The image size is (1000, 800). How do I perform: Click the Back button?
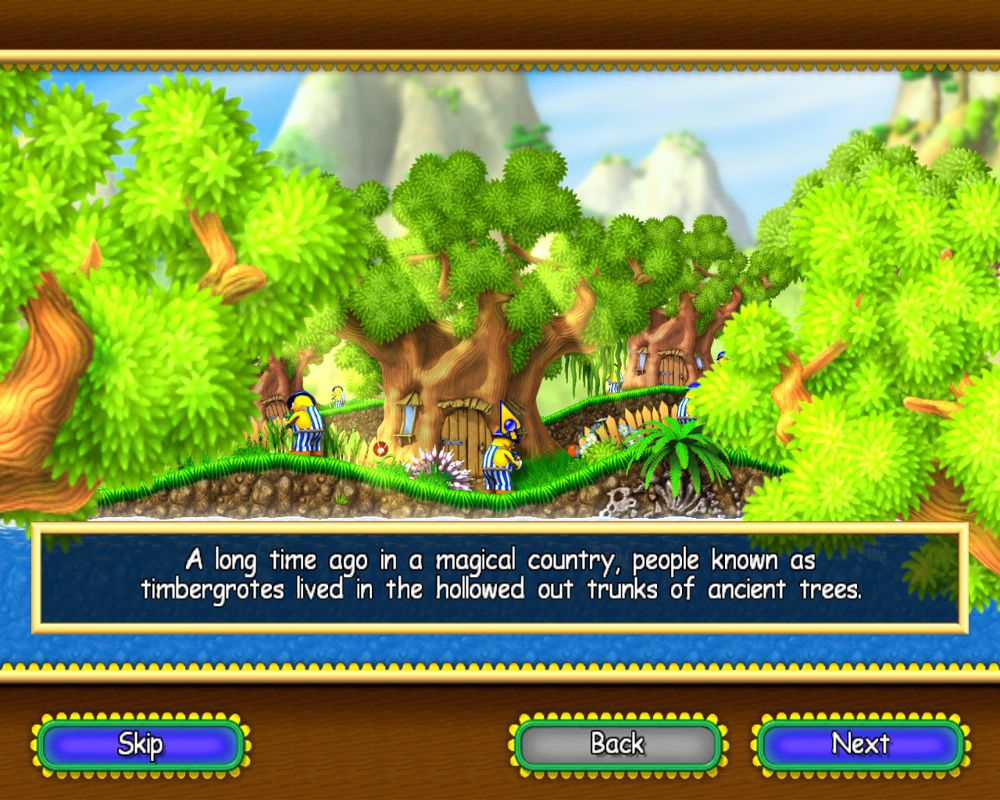point(617,745)
